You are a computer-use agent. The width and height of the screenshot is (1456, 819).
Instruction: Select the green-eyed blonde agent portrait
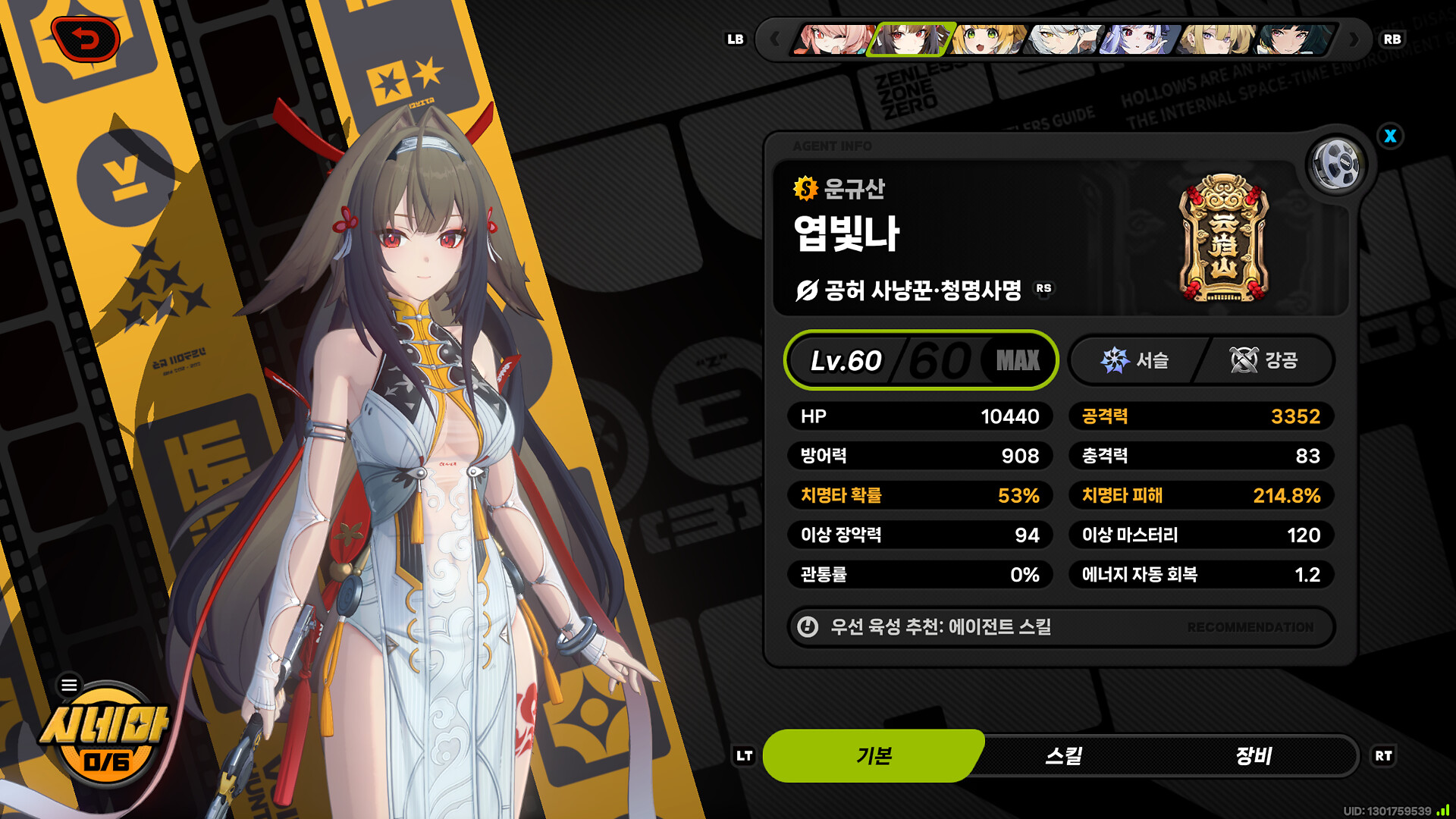point(987,39)
